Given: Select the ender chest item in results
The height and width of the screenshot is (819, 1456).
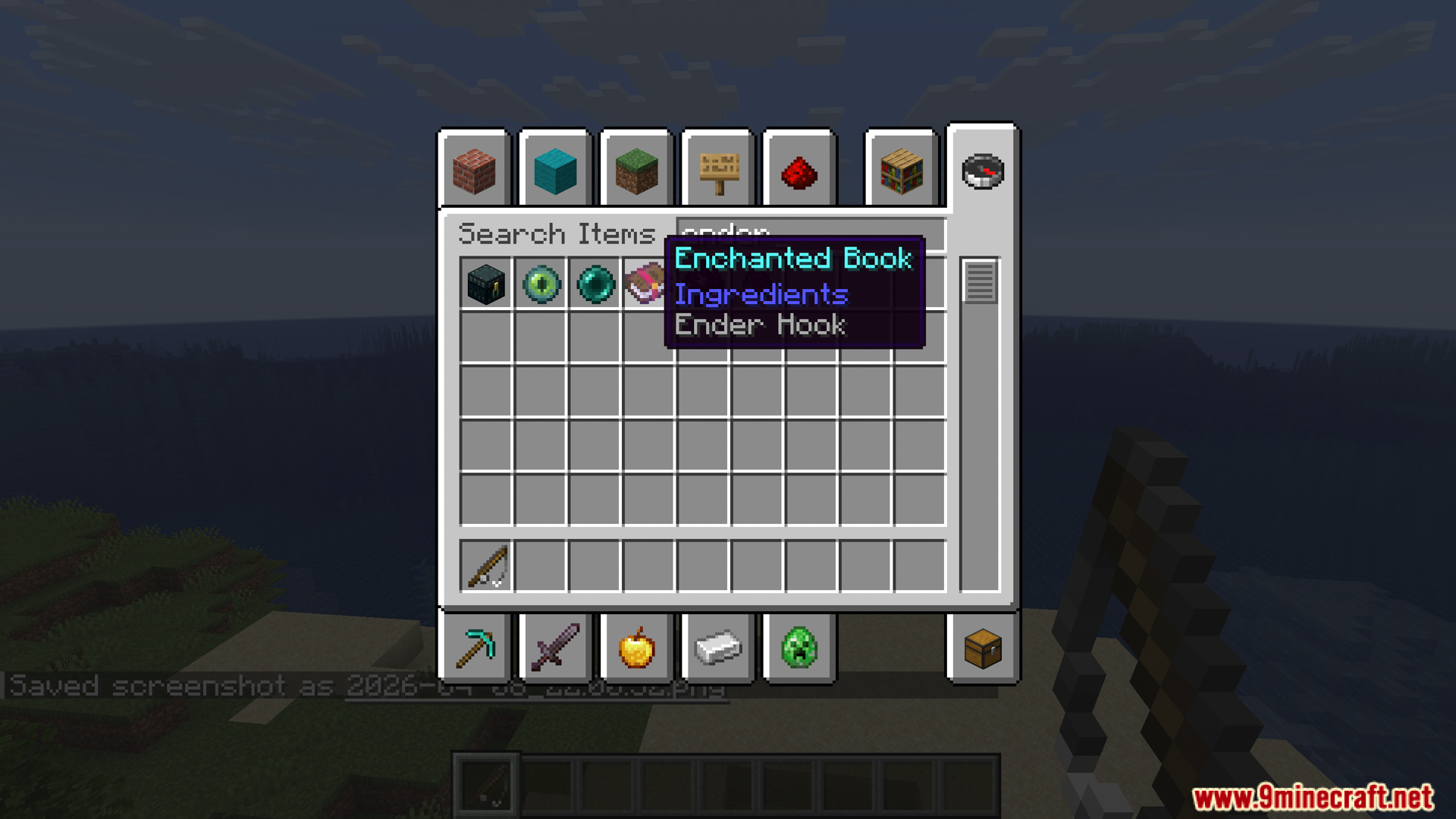Looking at the screenshot, I should pyautogui.click(x=485, y=284).
